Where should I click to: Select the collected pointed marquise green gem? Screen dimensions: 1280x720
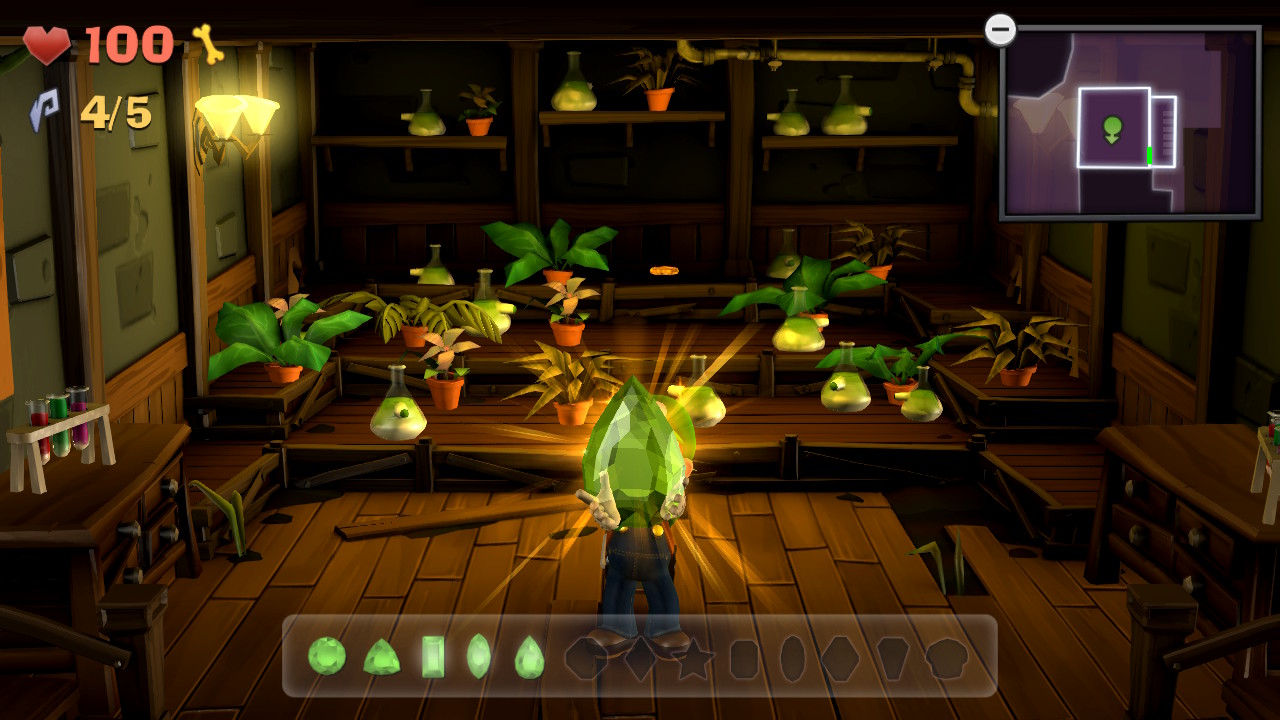(479, 656)
